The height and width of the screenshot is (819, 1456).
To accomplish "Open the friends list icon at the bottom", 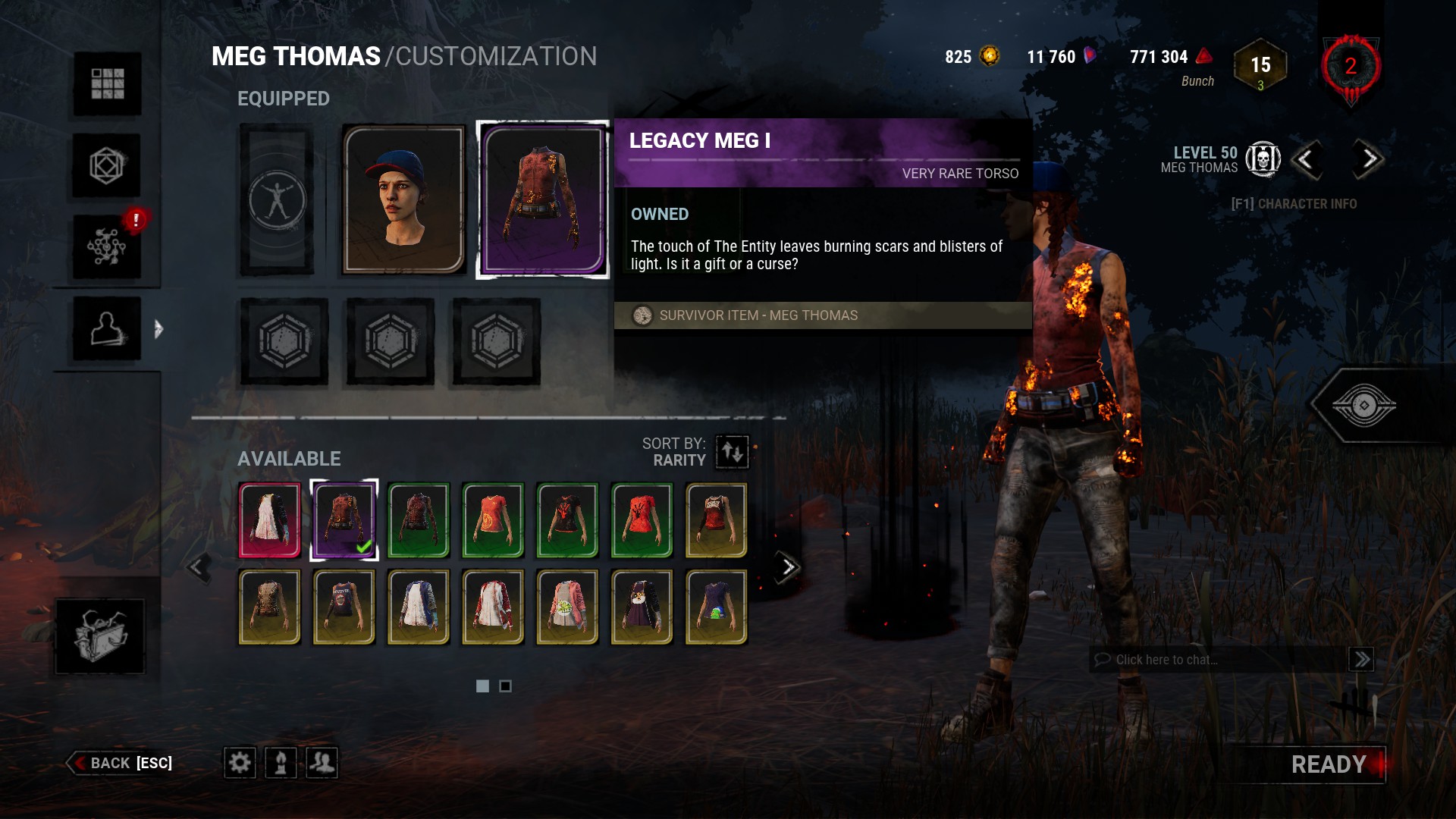I will pyautogui.click(x=322, y=763).
